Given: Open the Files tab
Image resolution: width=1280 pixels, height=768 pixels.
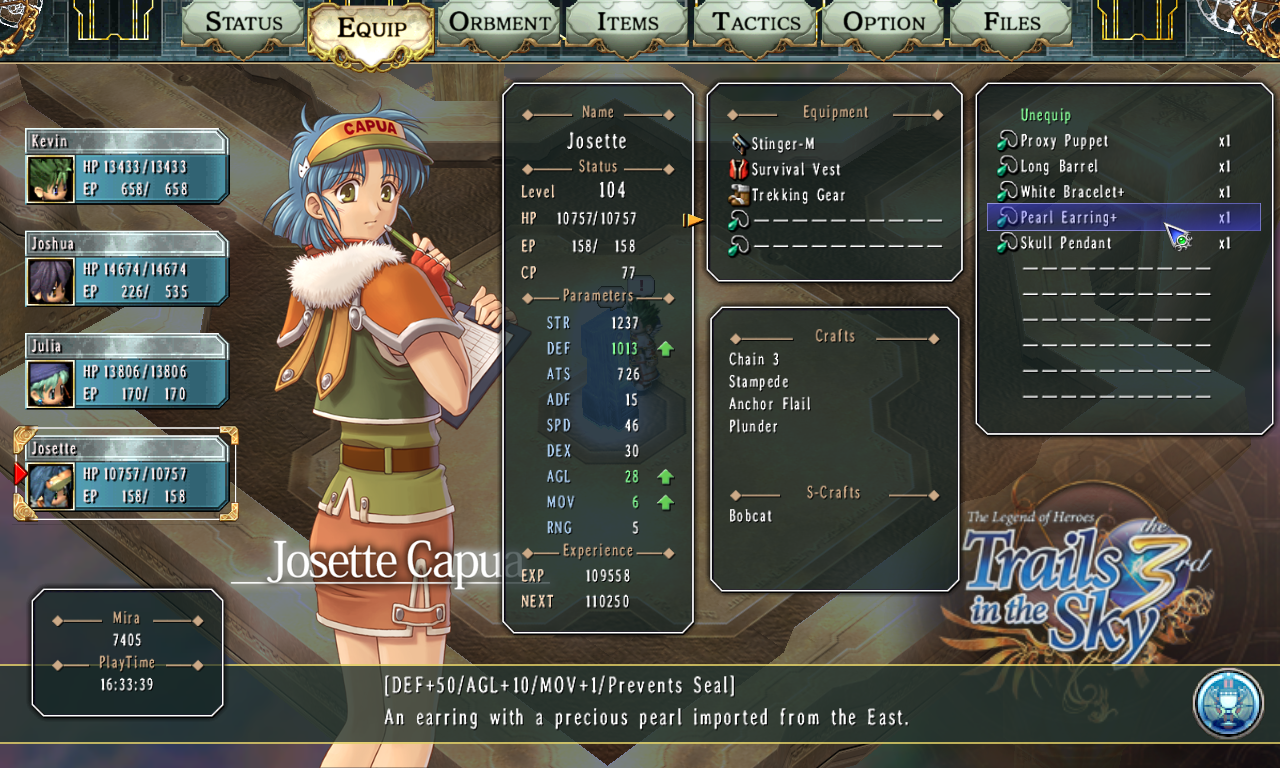Looking at the screenshot, I should click(x=1012, y=22).
